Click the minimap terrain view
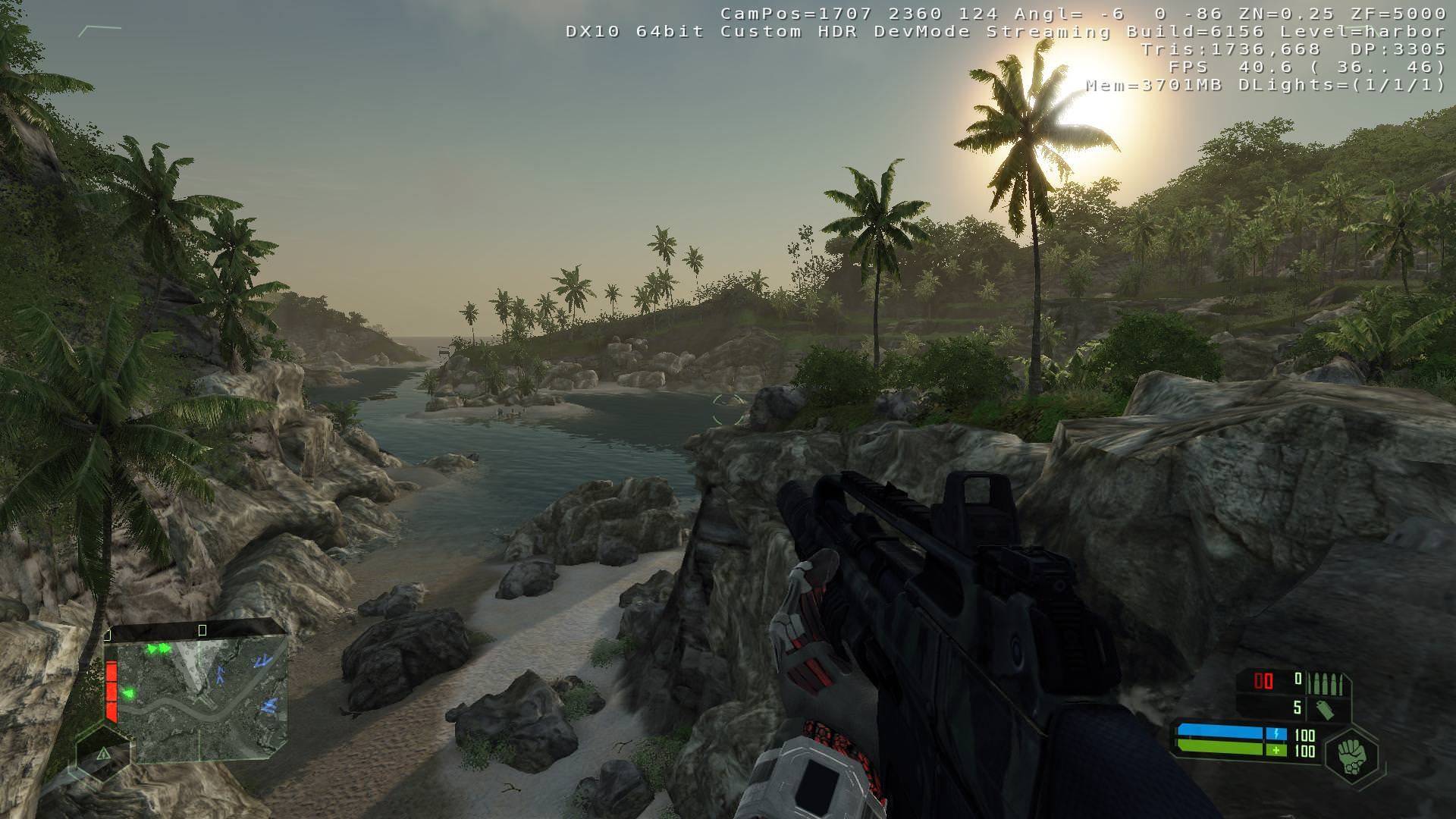 (x=202, y=699)
